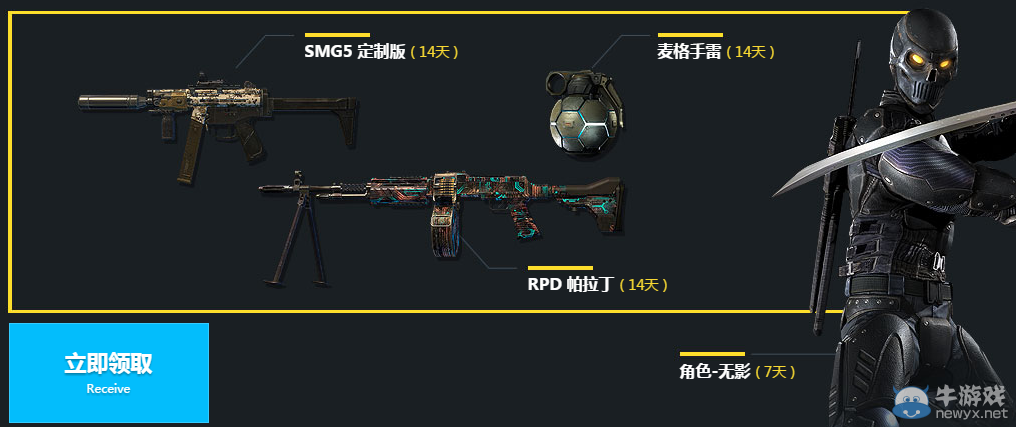Claim the rewards with 立即领取 Receive button
Image resolution: width=1016 pixels, height=427 pixels.
click(109, 372)
